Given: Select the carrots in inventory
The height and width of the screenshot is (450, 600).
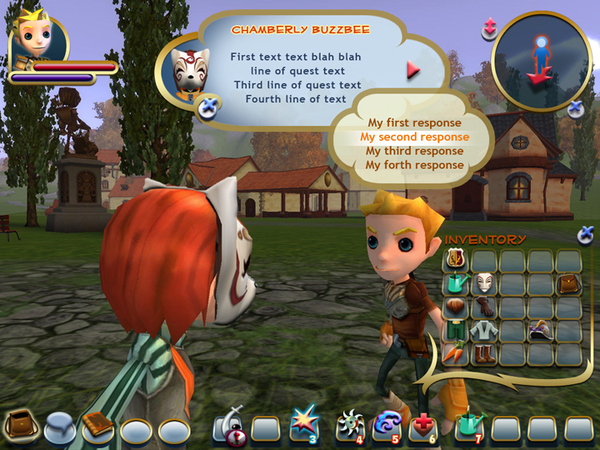Looking at the screenshot, I should click(x=456, y=353).
